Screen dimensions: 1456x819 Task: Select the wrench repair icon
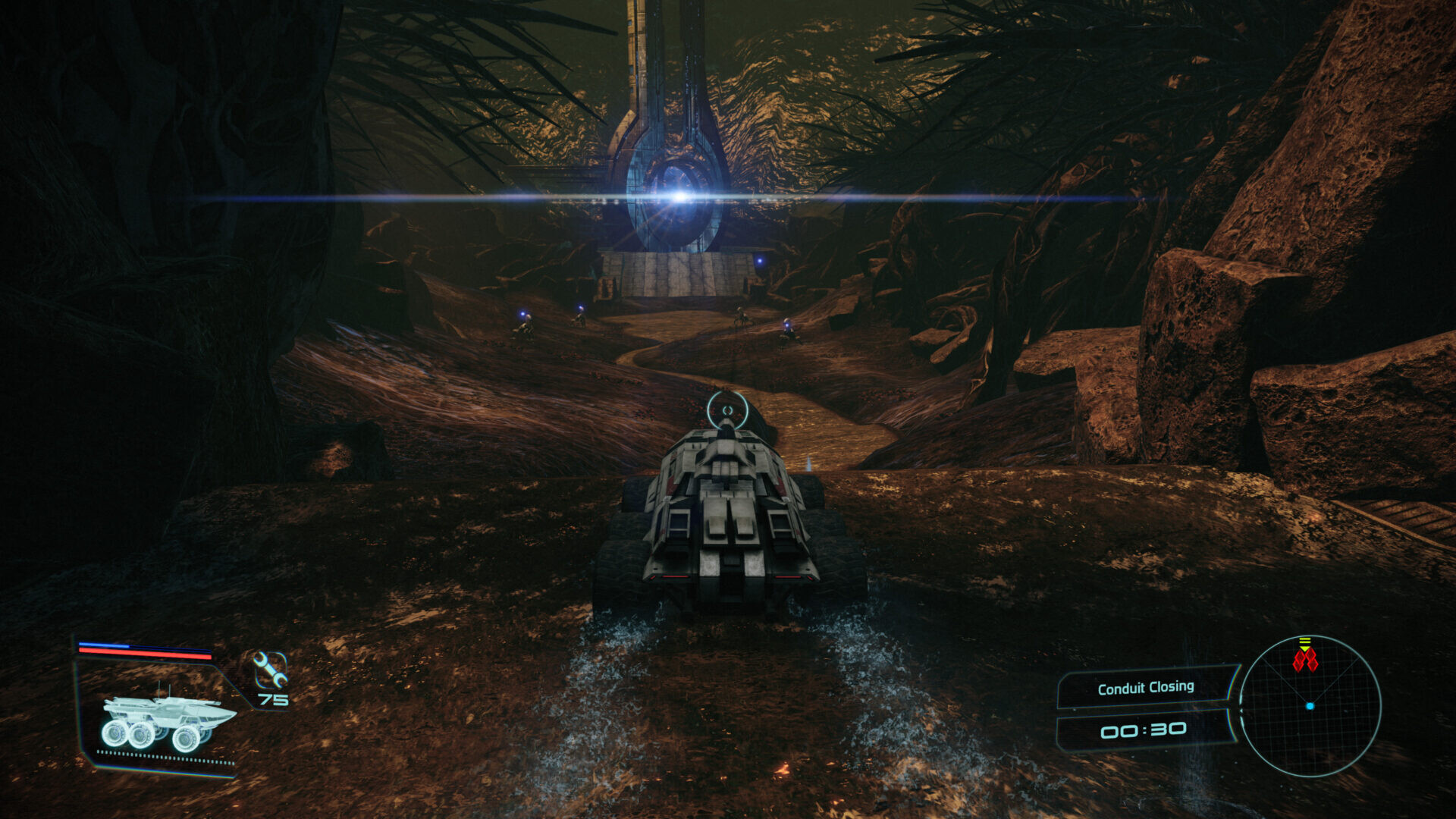coord(269,669)
